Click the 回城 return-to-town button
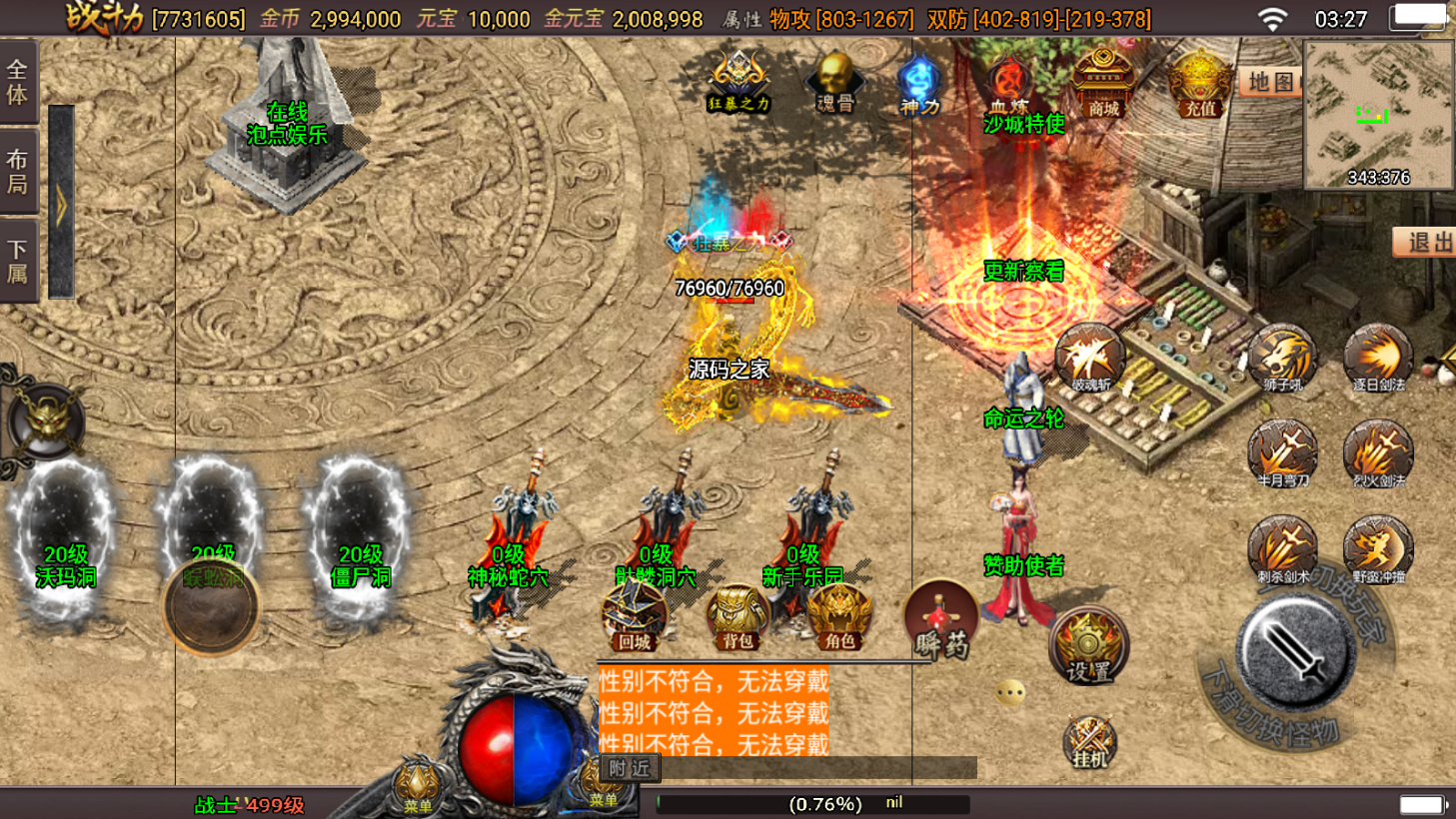The height and width of the screenshot is (819, 1456). (635, 616)
